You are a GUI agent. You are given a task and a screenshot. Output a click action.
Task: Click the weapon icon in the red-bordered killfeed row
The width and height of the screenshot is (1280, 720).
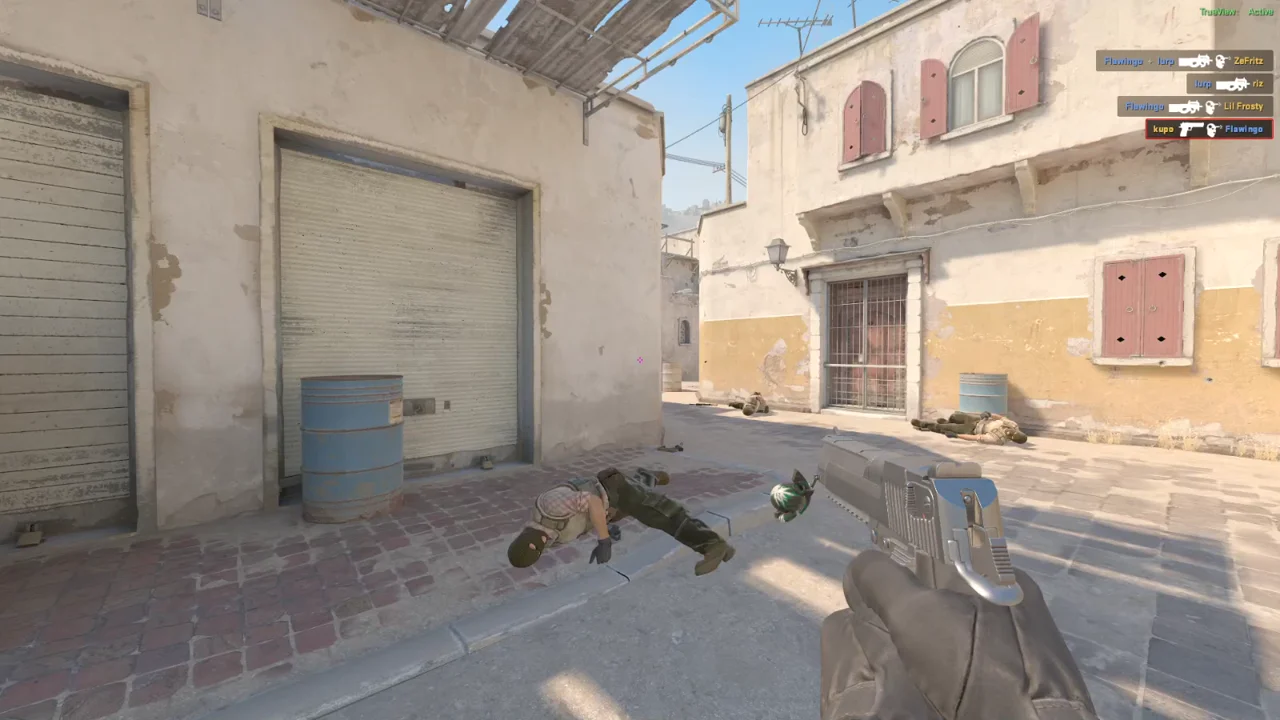tap(1191, 129)
